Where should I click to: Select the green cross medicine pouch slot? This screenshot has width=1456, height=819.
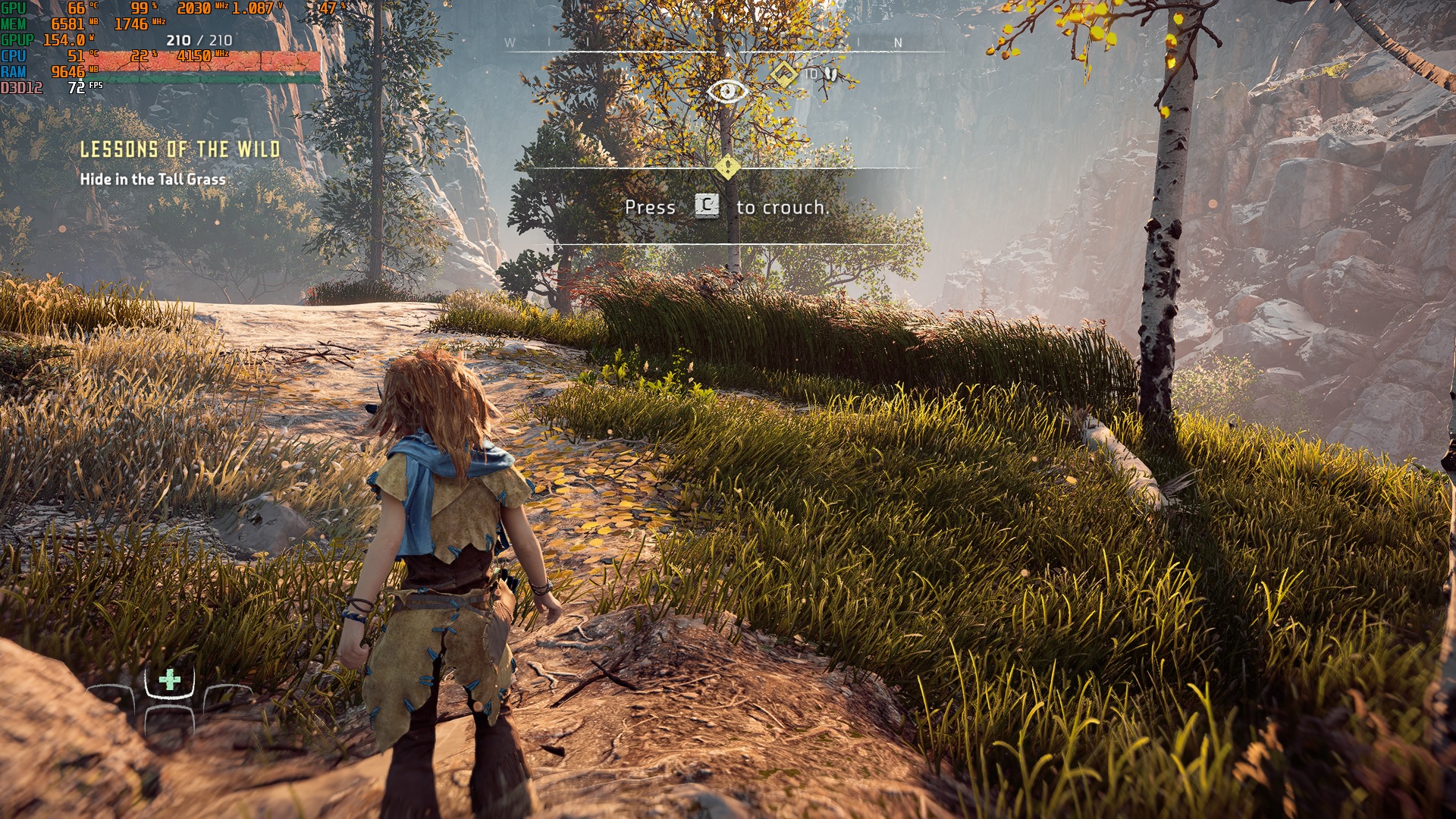click(170, 679)
